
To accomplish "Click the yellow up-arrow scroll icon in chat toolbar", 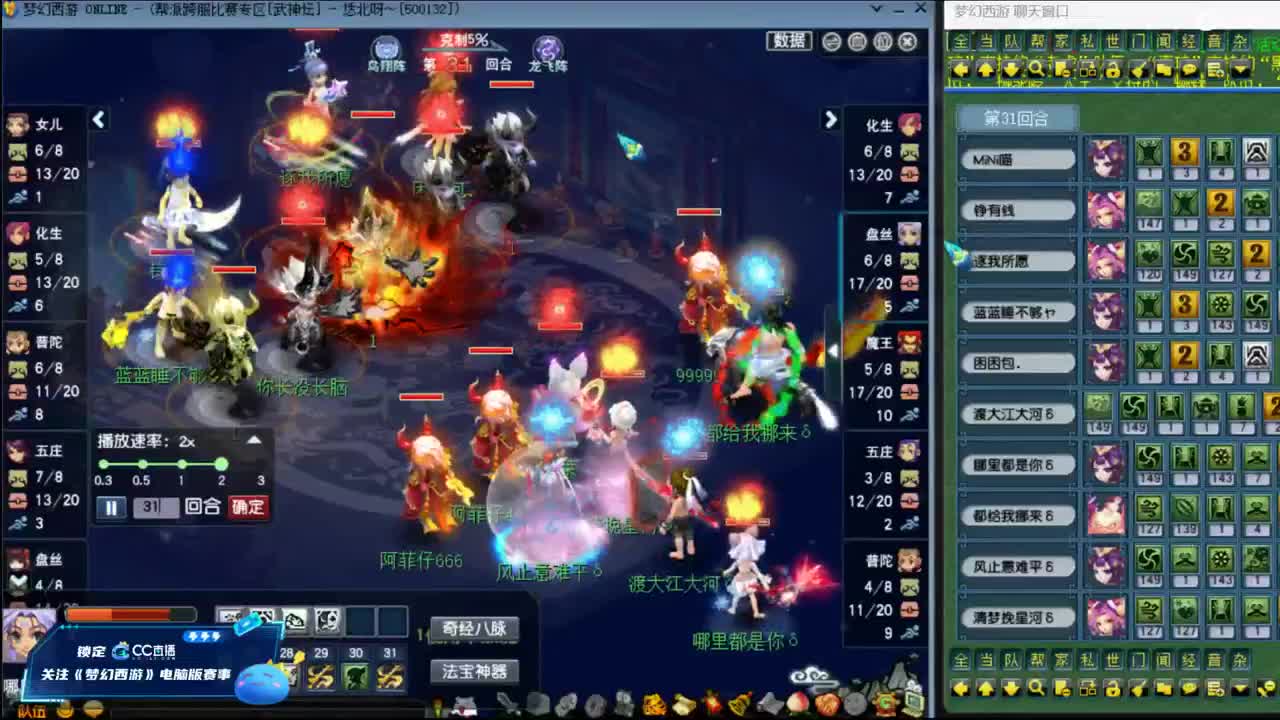I will pyautogui.click(x=986, y=69).
